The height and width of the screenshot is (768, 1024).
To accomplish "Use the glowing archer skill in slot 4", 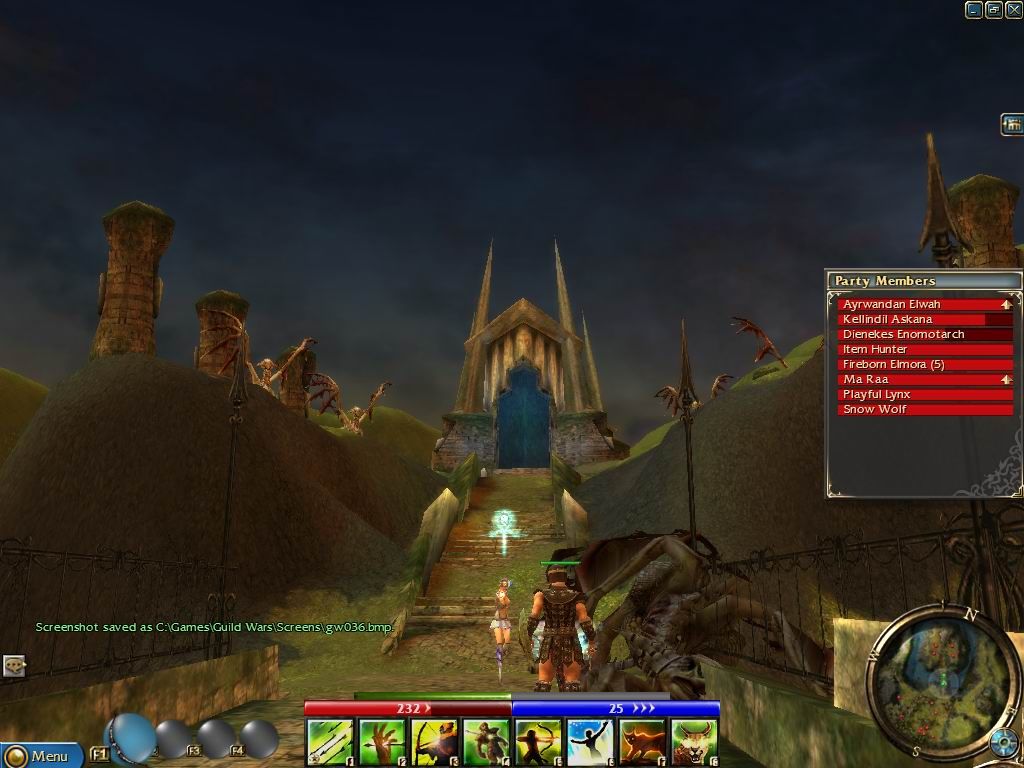I will pyautogui.click(x=486, y=743).
